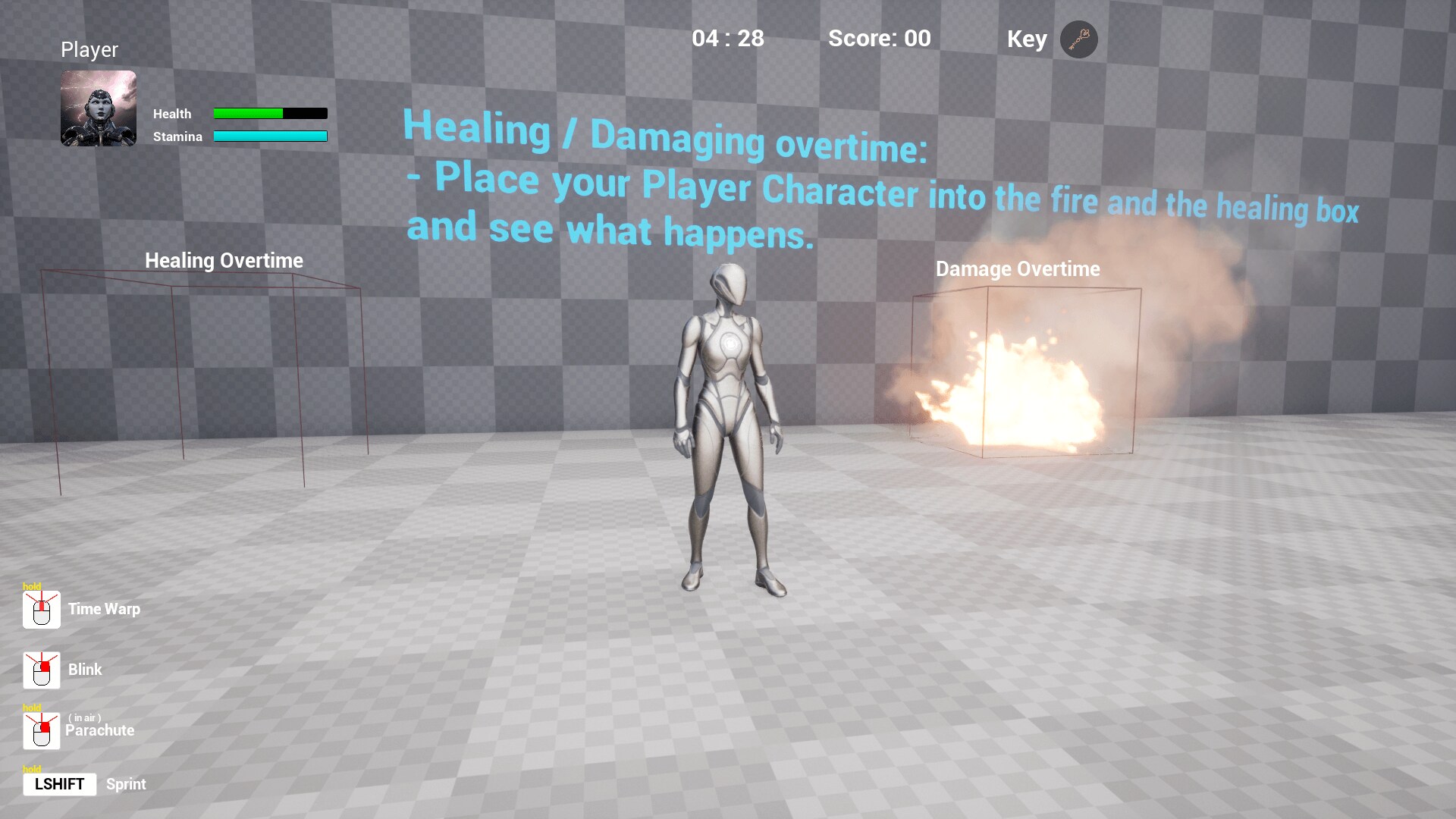Click the Key inventory icon
Viewport: 1456px width, 819px height.
[x=1078, y=40]
